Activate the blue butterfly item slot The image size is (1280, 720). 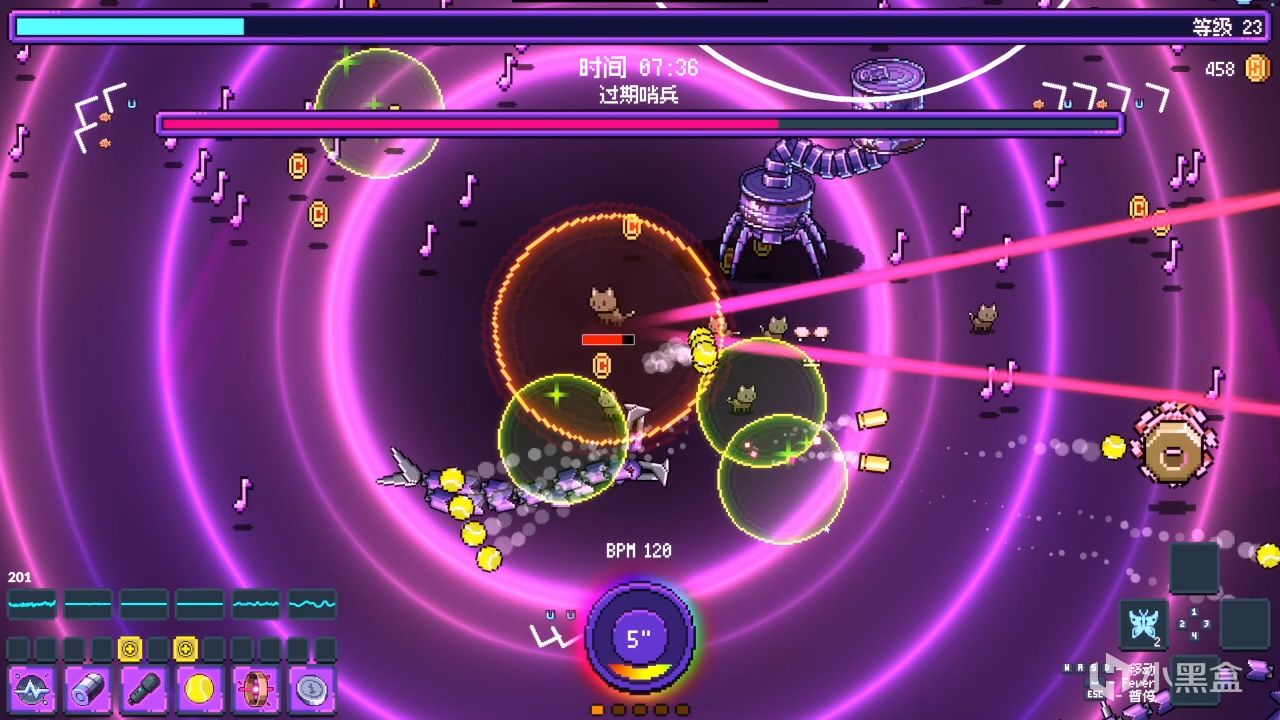click(1143, 625)
